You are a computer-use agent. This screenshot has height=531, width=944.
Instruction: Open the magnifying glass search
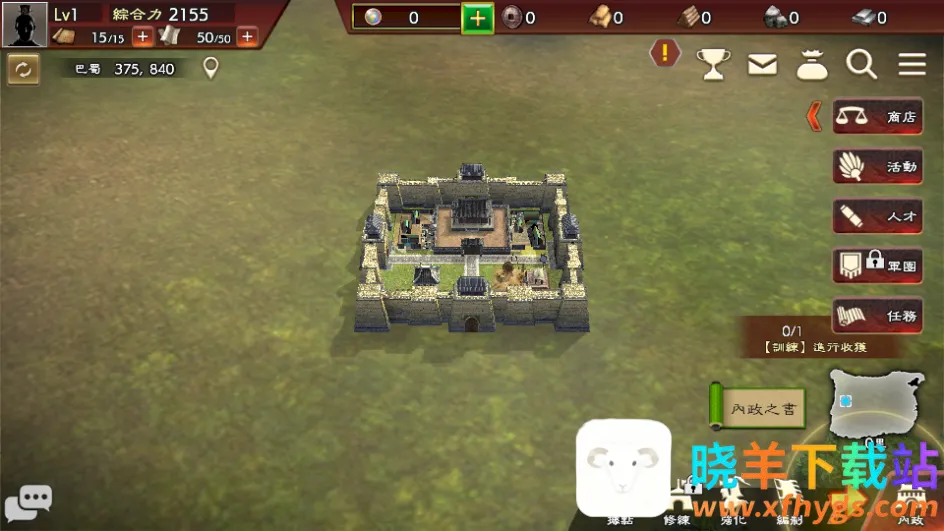861,65
